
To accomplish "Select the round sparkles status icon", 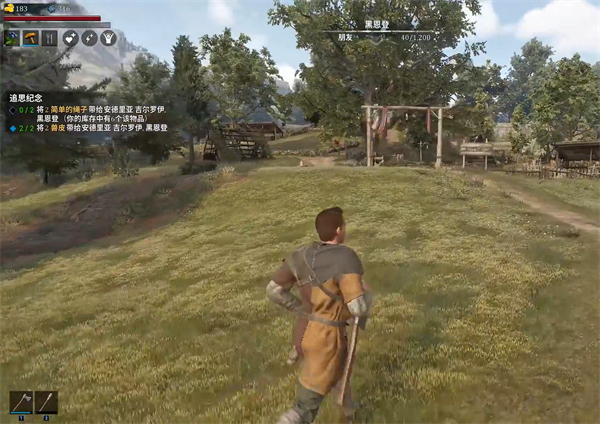I will click(89, 38).
